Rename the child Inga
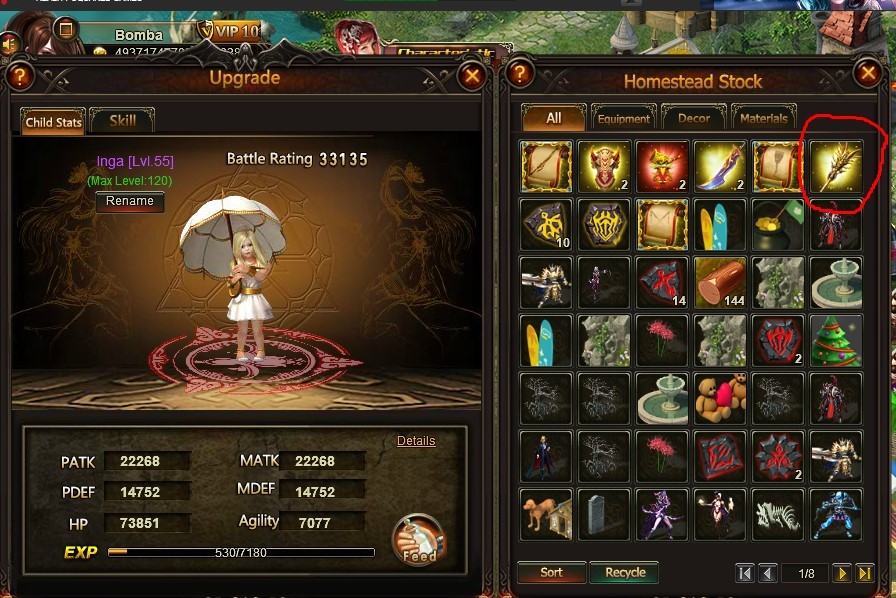The width and height of the screenshot is (896, 598). [130, 201]
